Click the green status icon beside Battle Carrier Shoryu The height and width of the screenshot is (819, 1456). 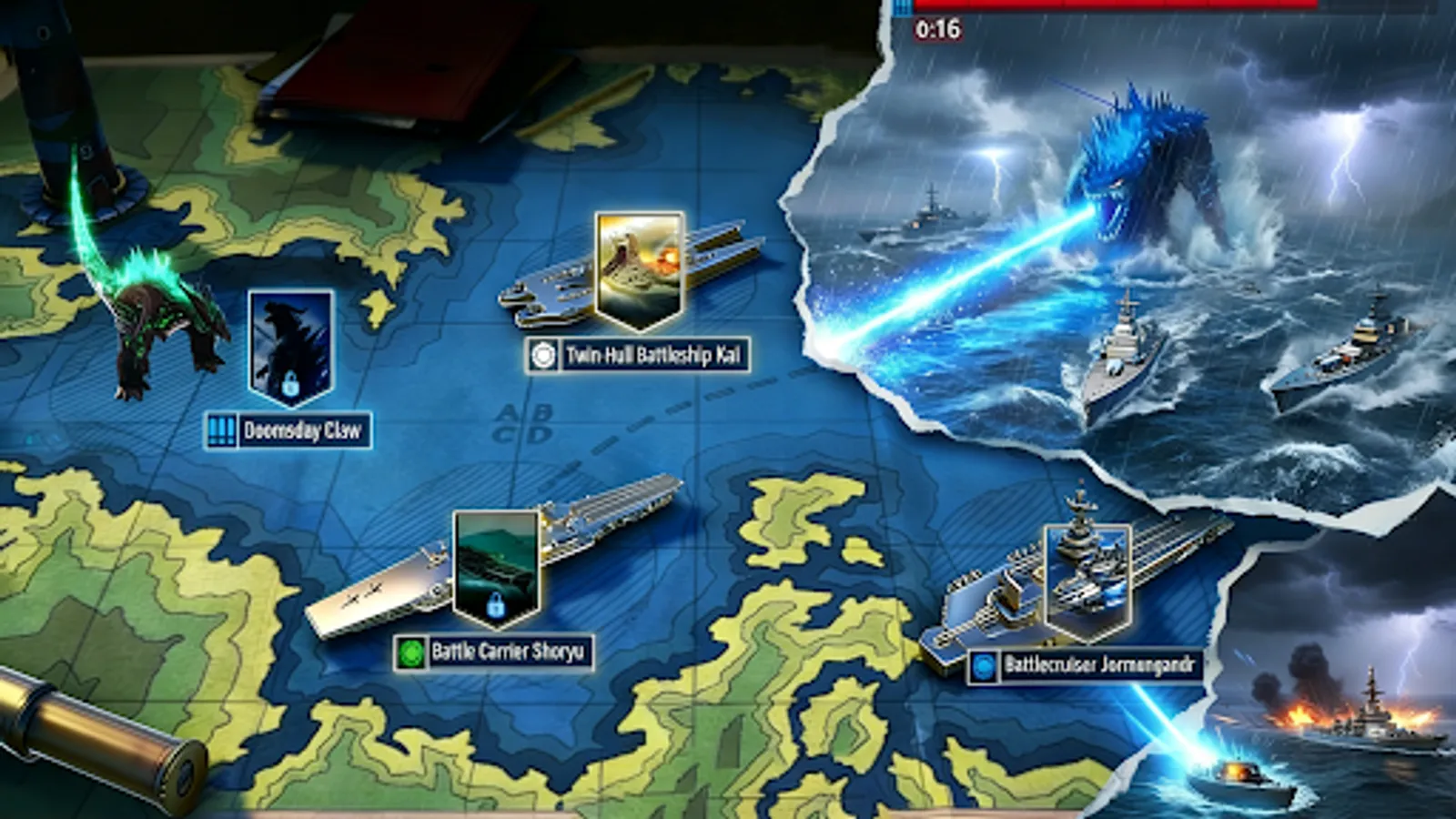pyautogui.click(x=413, y=650)
